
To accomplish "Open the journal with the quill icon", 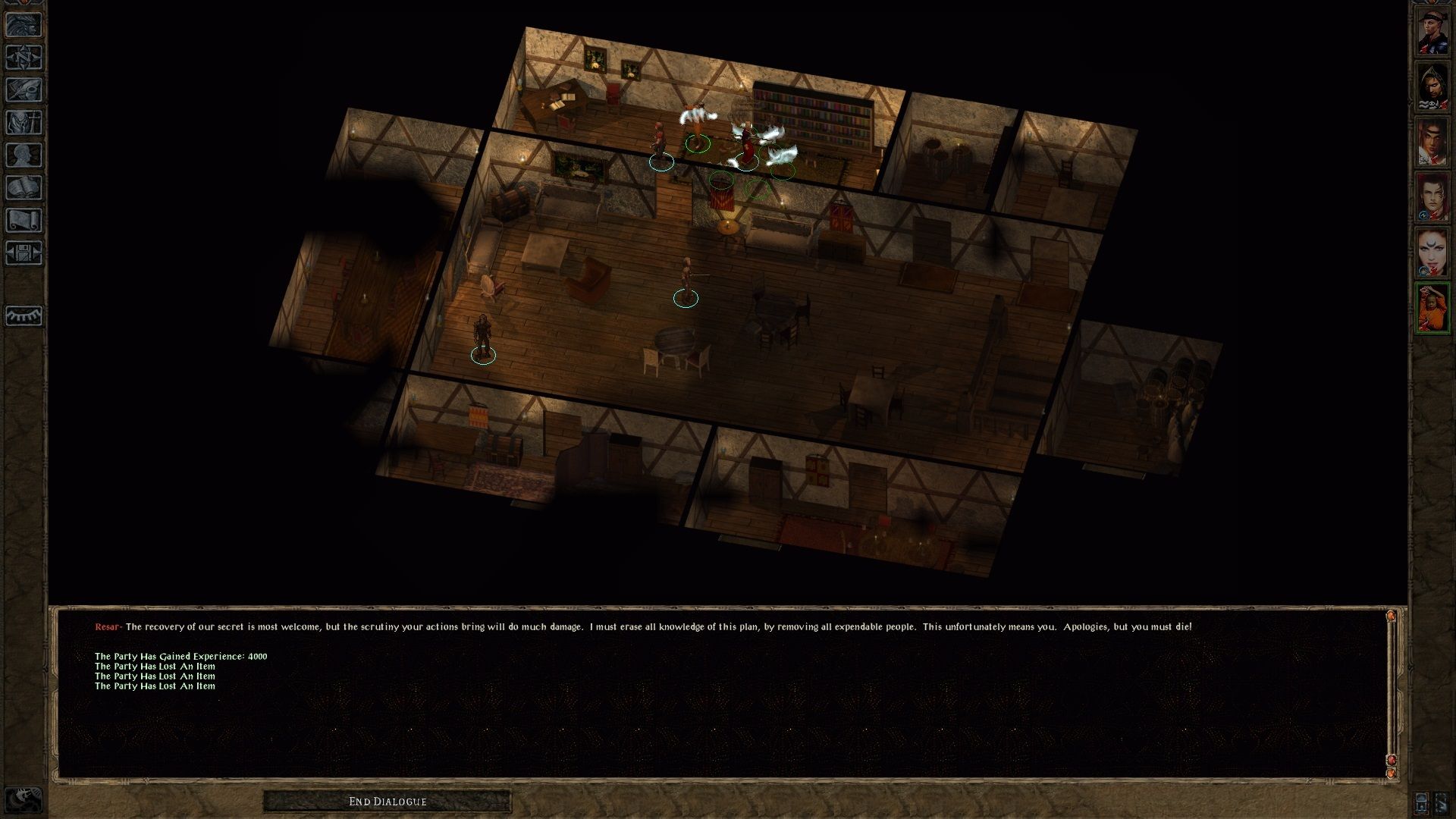I will click(25, 89).
